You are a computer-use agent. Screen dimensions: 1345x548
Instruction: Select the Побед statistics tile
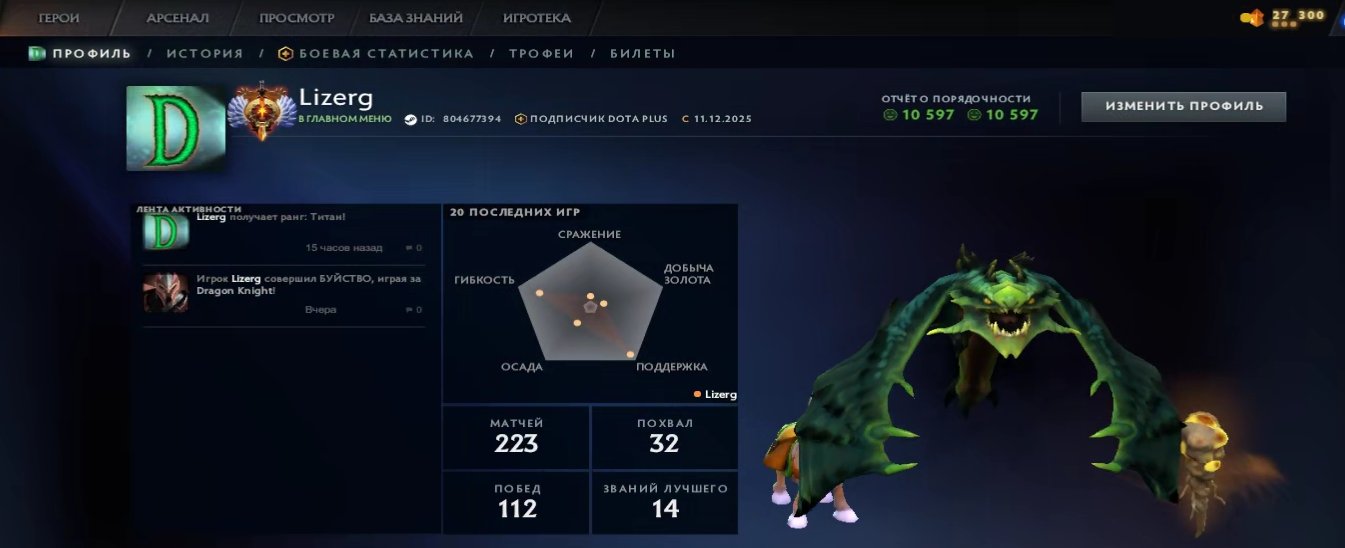(516, 501)
